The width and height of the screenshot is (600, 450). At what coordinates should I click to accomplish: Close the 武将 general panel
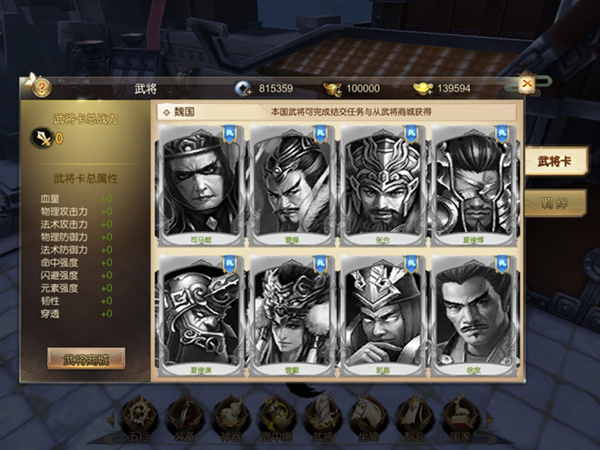click(526, 84)
